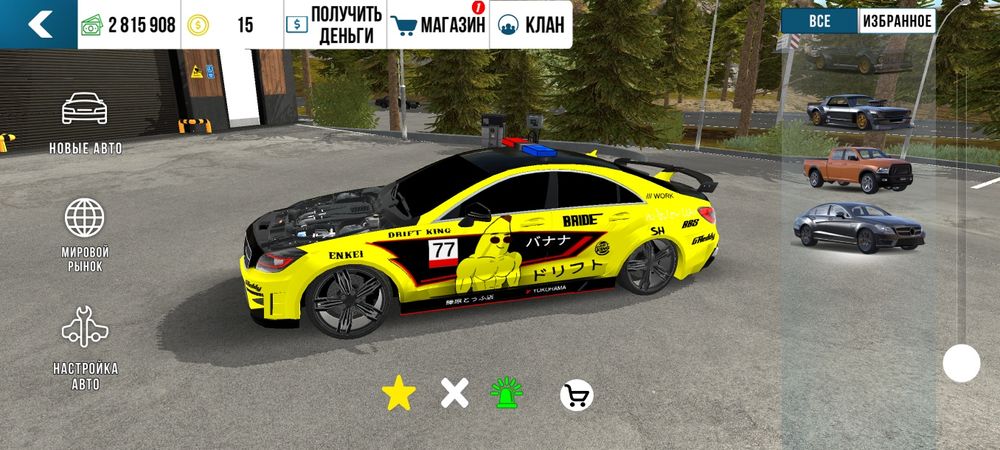The image size is (1000, 450).
Task: Click the white X icon
Action: pos(455,394)
